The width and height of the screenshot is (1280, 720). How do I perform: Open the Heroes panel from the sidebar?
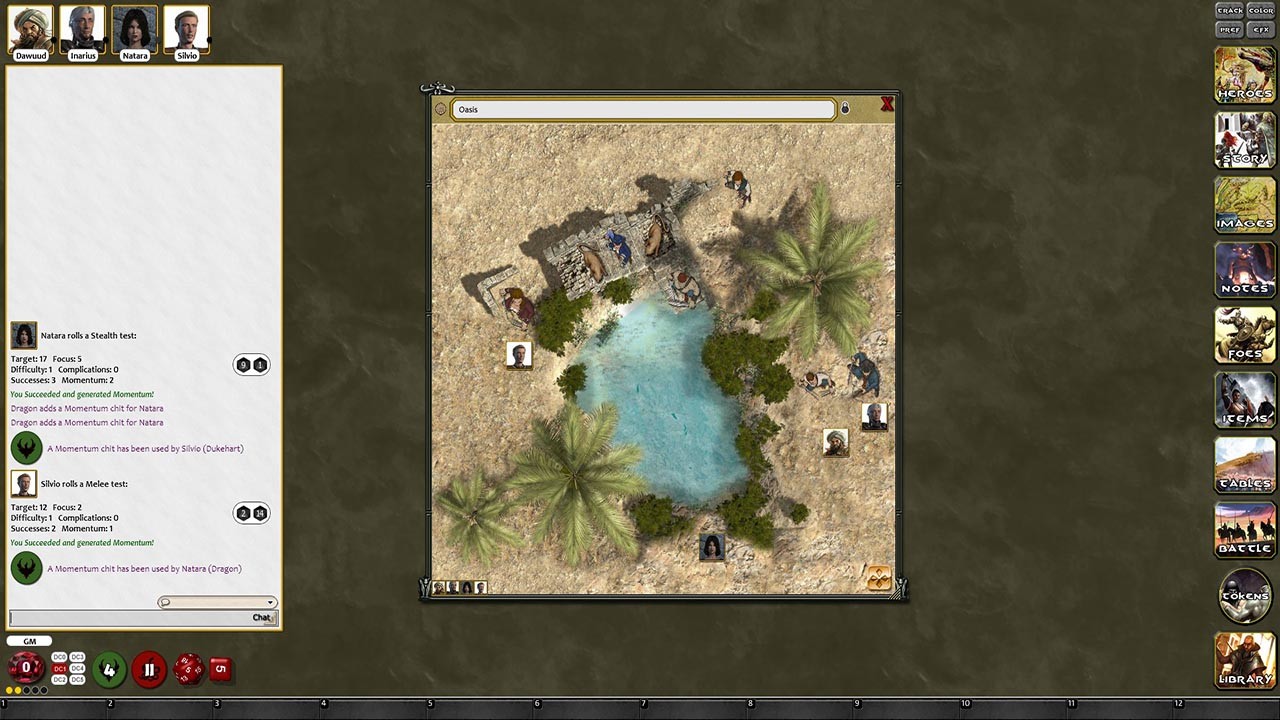(x=1244, y=75)
